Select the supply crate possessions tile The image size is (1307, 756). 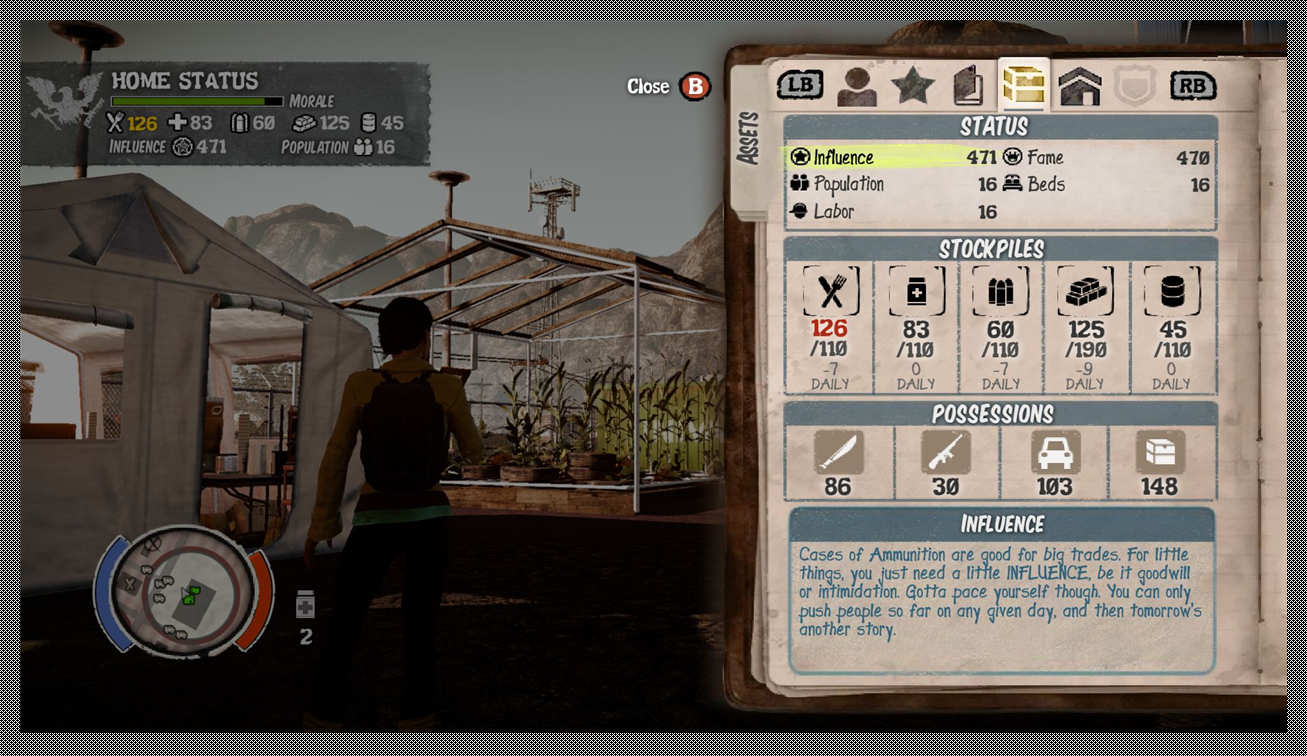pyautogui.click(x=1160, y=464)
